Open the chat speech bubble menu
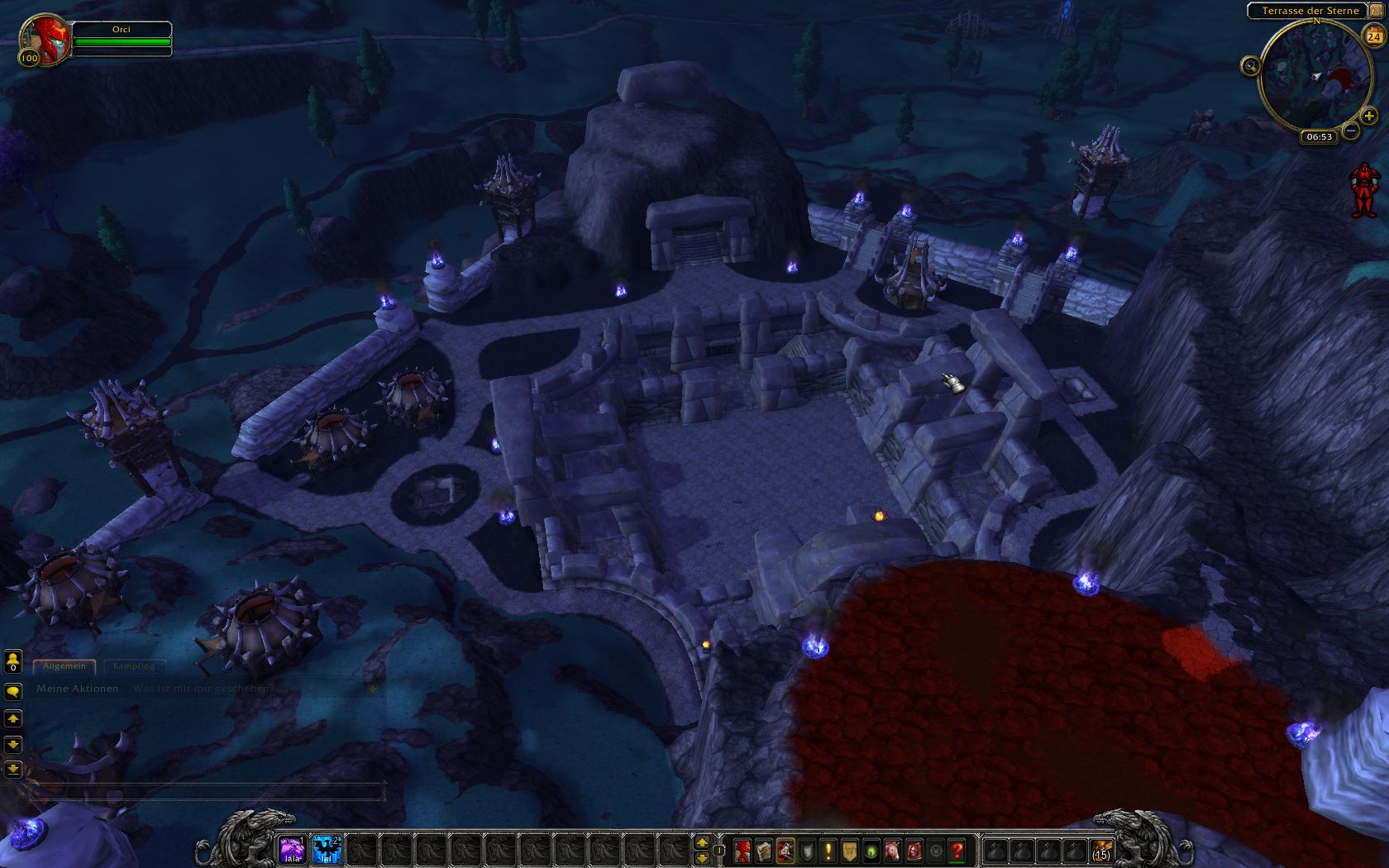Screen dimensions: 1389x868 [13, 691]
